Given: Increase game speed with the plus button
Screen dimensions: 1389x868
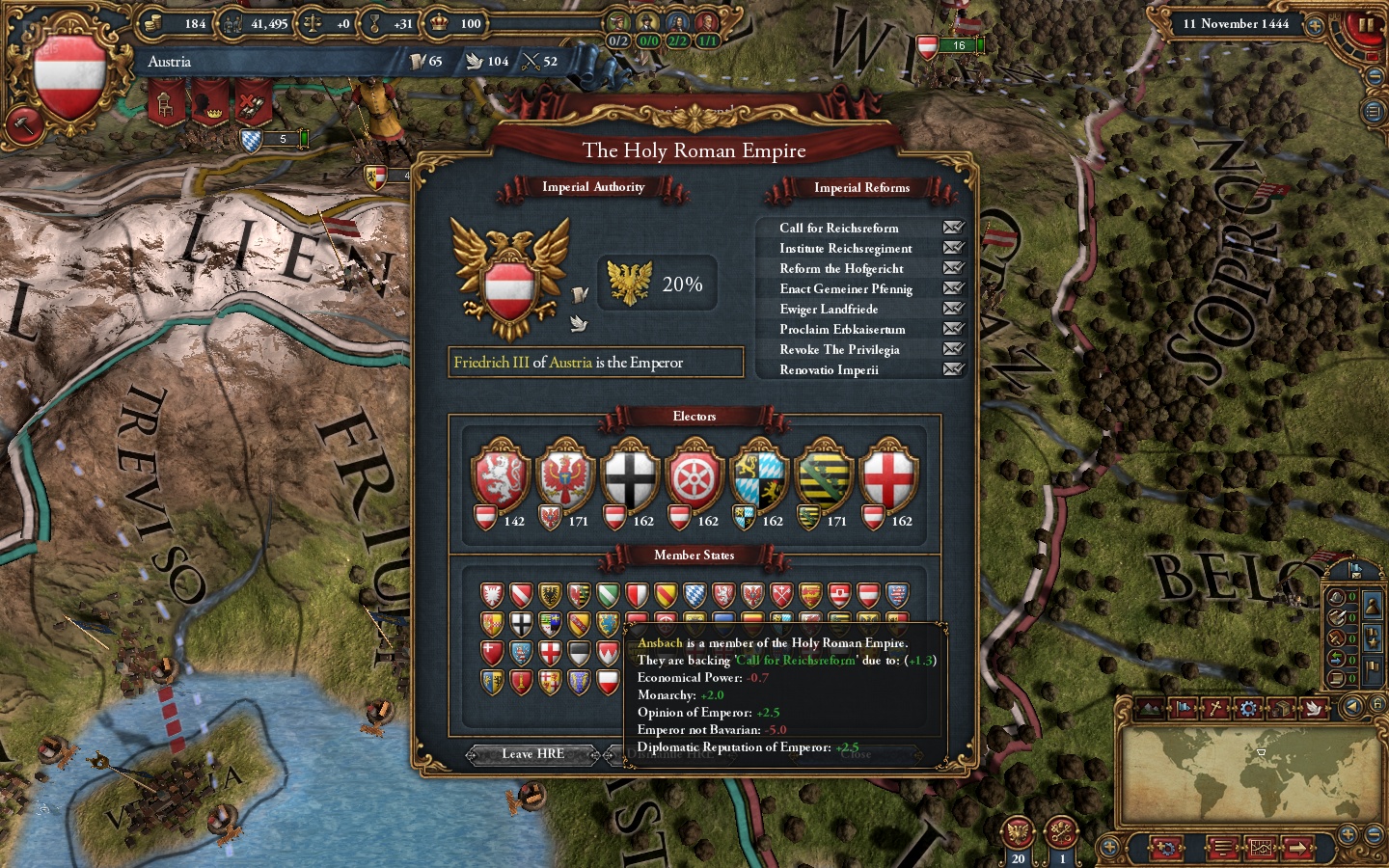Looking at the screenshot, I should pyautogui.click(x=1314, y=25).
